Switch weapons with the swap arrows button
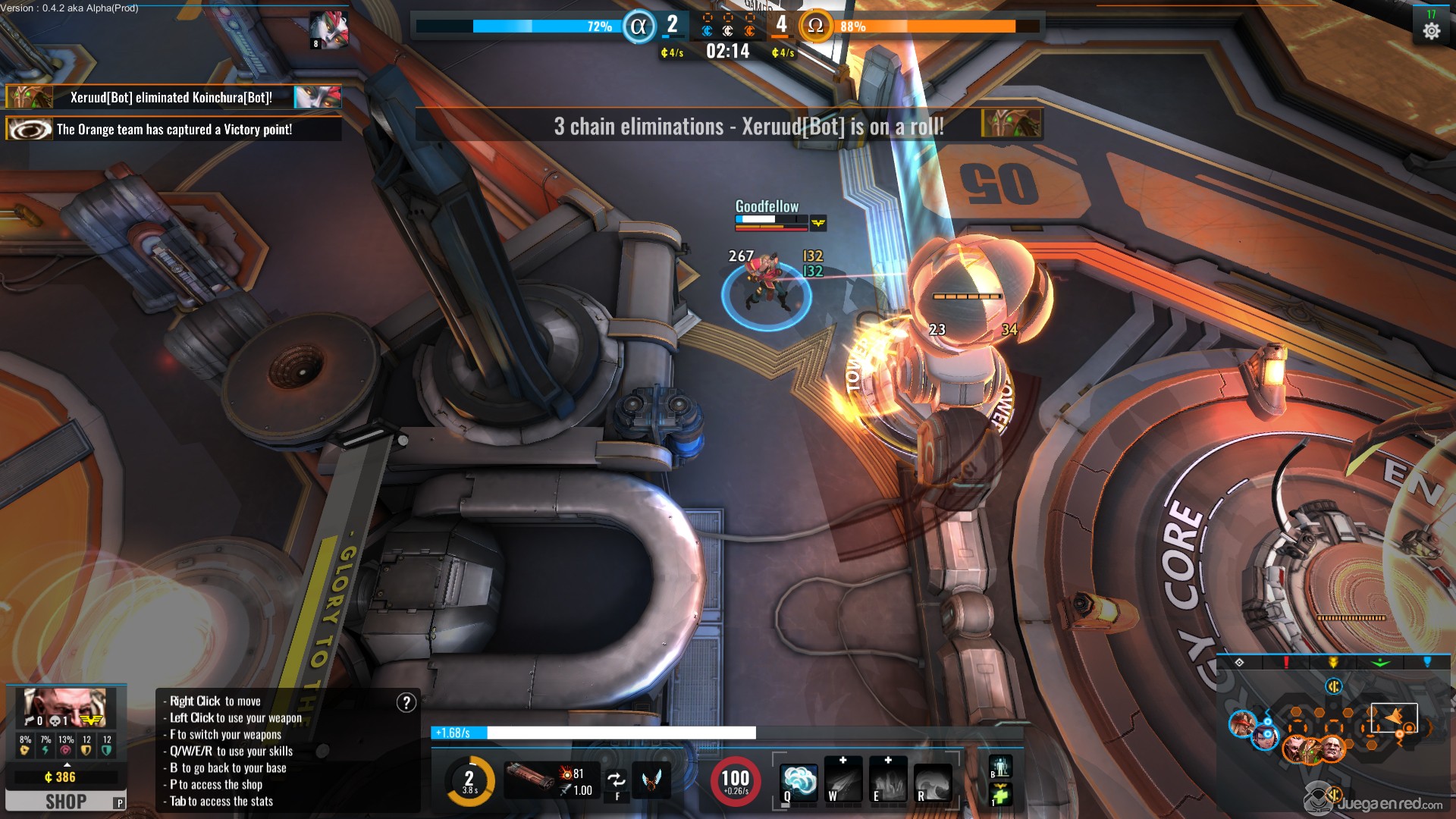Image resolution: width=1456 pixels, height=819 pixels. [x=617, y=780]
